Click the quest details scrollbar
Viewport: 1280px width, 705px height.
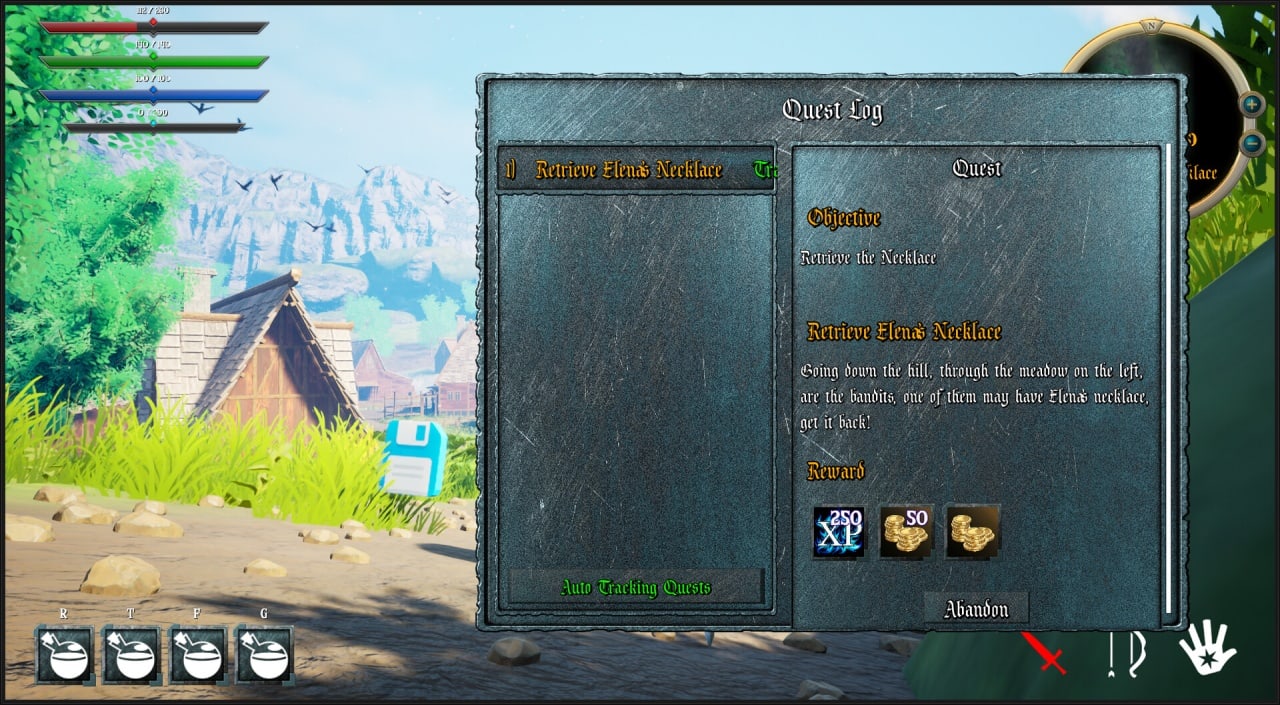(x=1167, y=380)
